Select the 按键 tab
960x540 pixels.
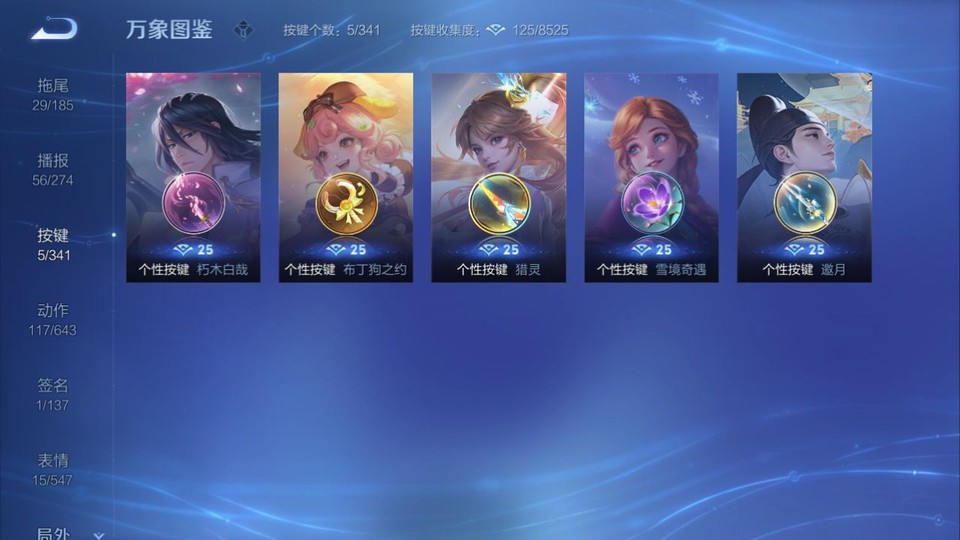53,244
